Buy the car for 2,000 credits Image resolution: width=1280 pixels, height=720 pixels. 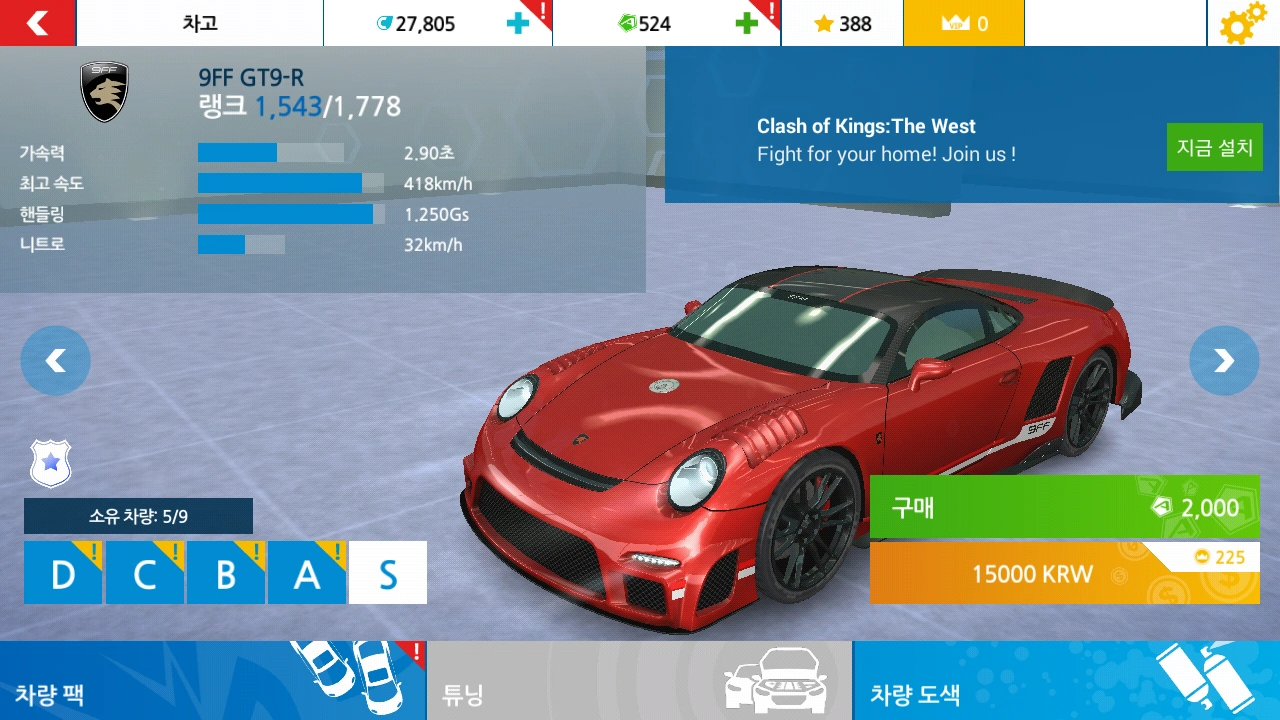(1064, 509)
